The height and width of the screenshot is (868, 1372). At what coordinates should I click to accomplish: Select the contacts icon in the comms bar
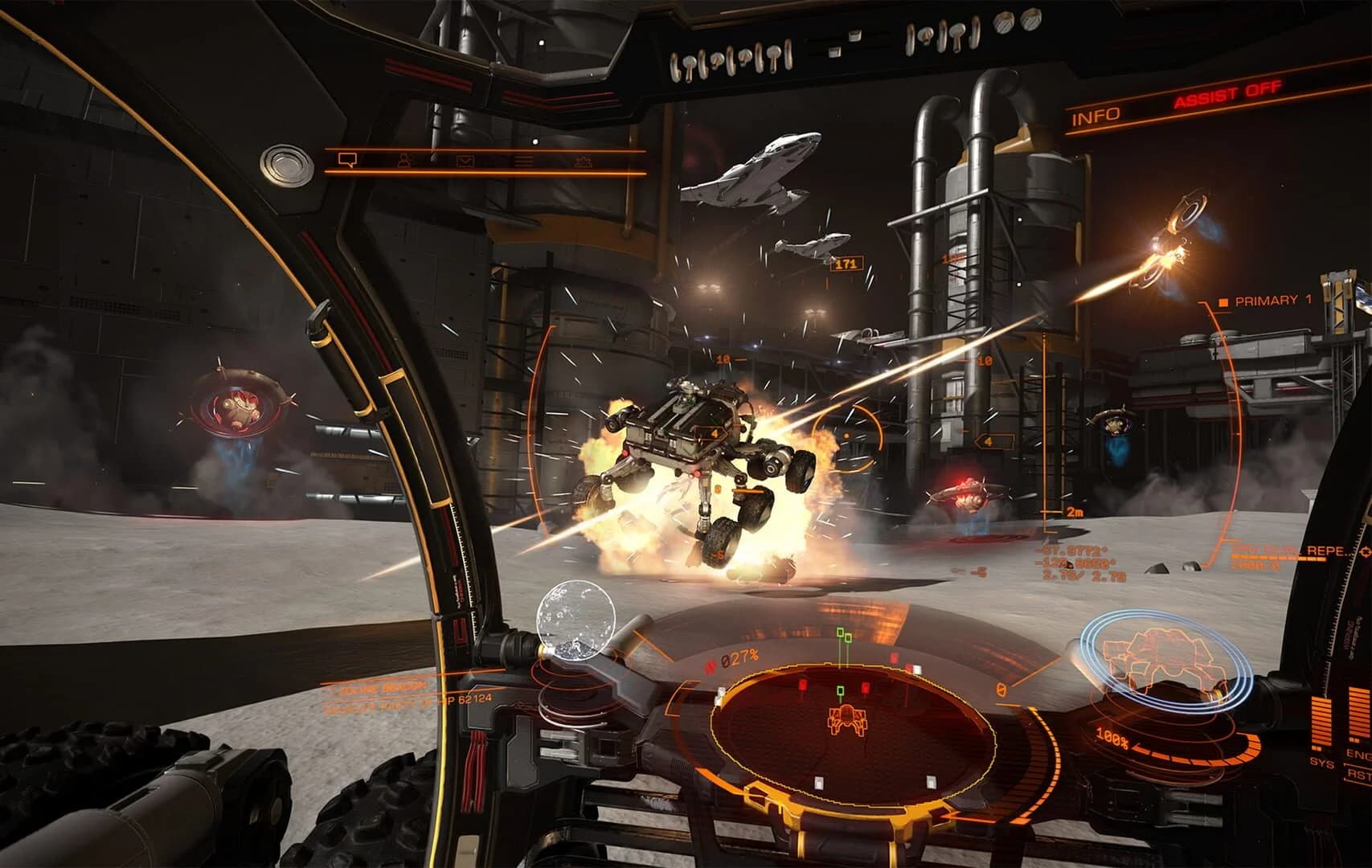point(406,161)
